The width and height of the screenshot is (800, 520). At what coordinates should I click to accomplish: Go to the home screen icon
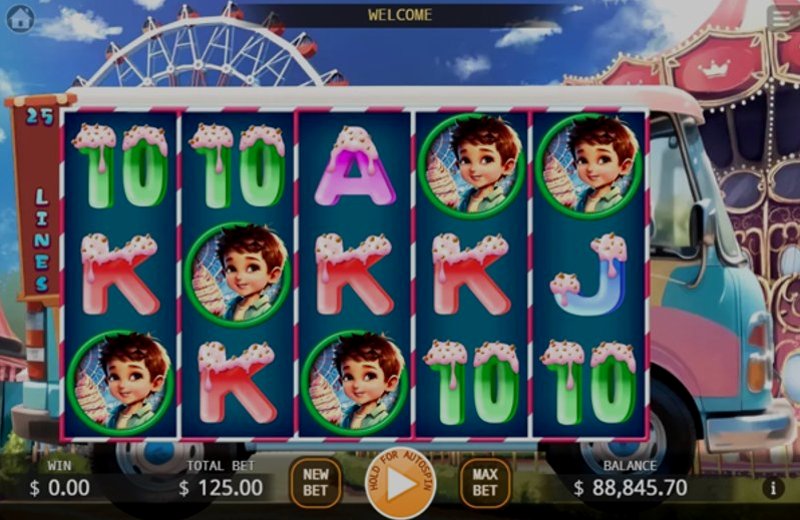click(x=20, y=17)
